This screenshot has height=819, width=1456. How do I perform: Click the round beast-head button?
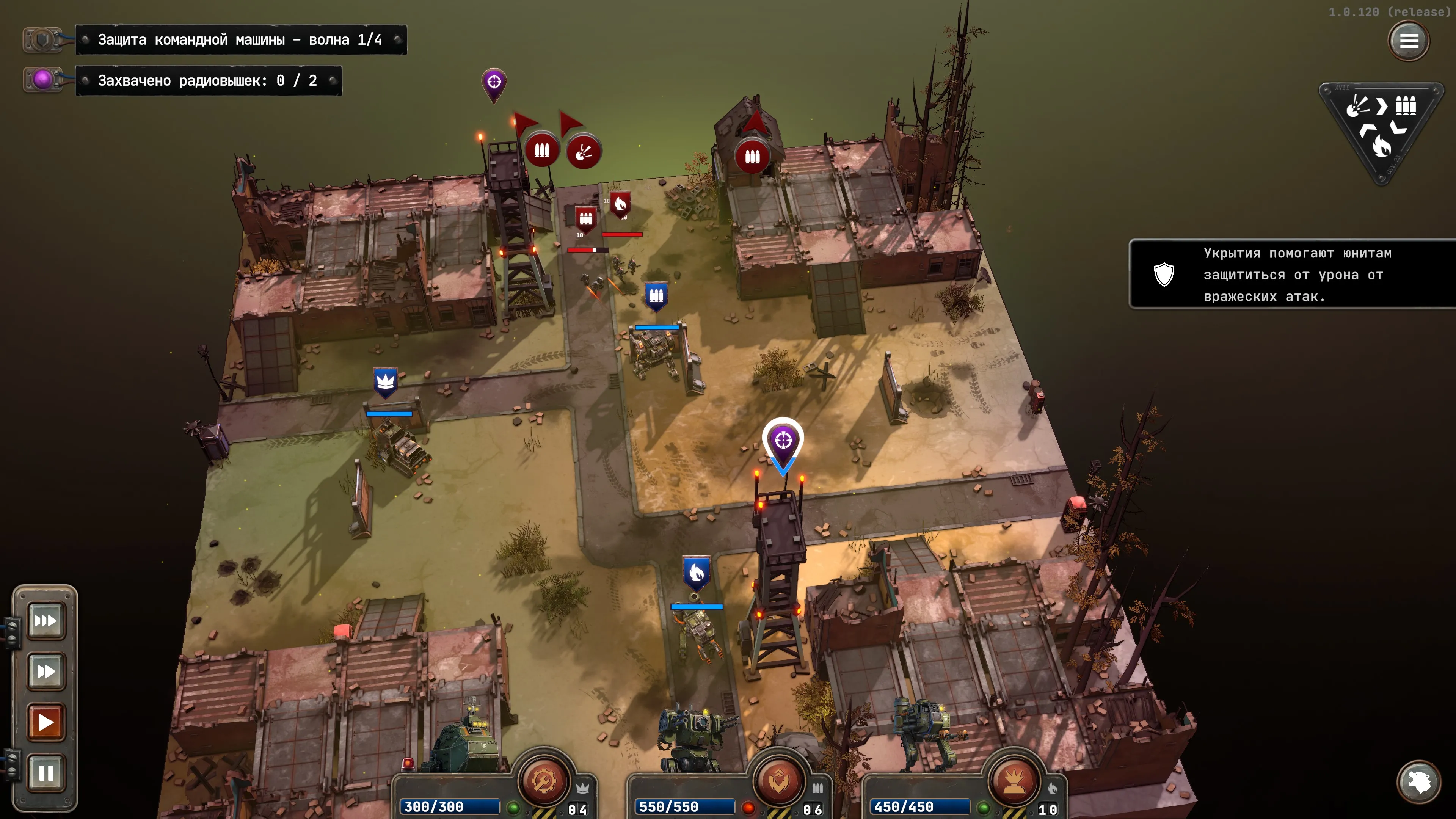[1418, 782]
